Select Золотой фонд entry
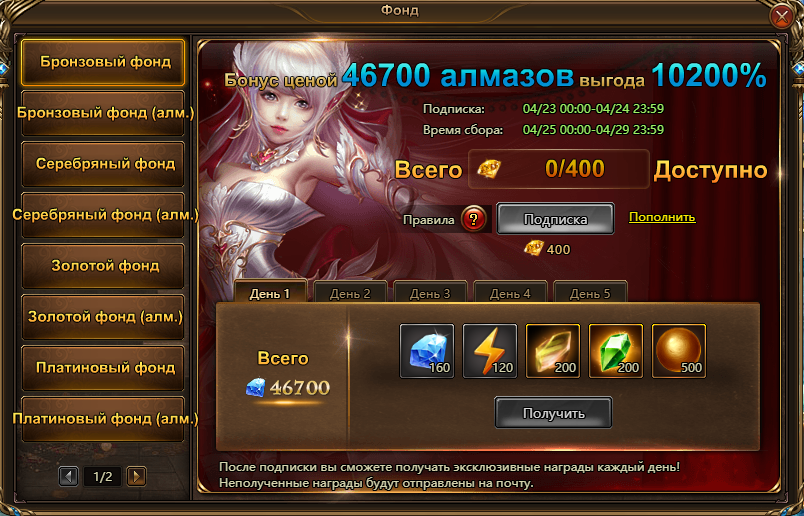This screenshot has width=804, height=516. (x=103, y=266)
